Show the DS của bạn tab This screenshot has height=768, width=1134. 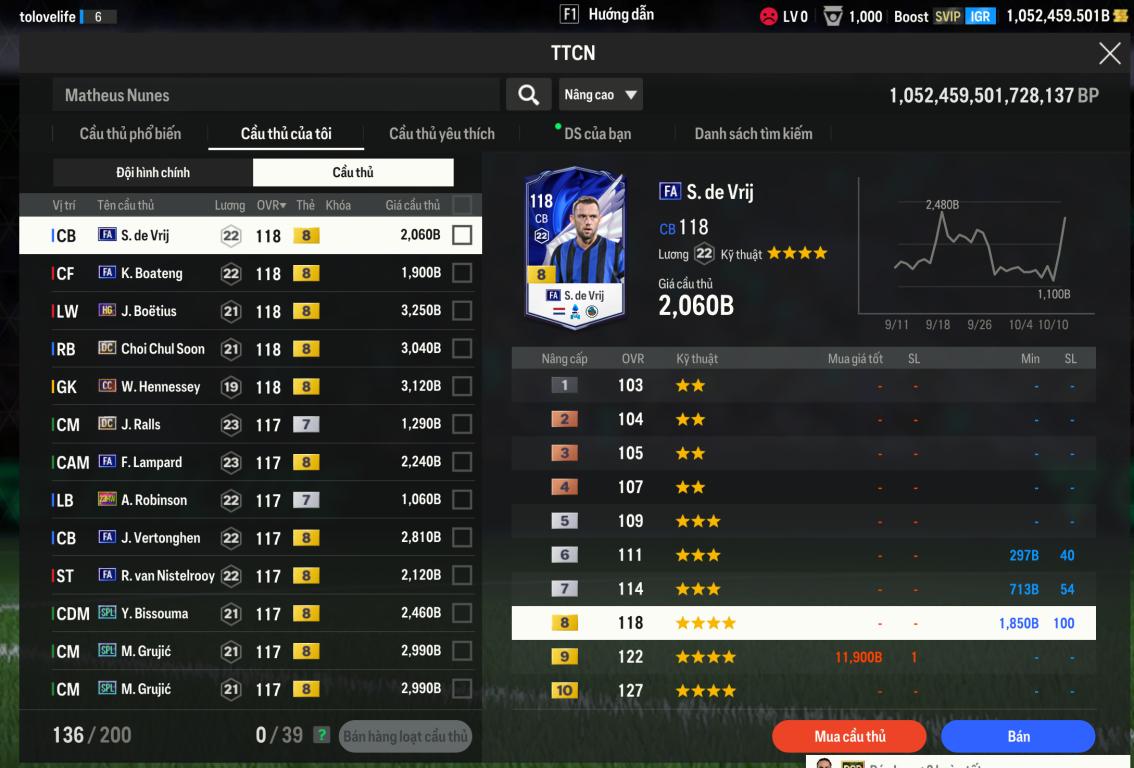pos(597,133)
